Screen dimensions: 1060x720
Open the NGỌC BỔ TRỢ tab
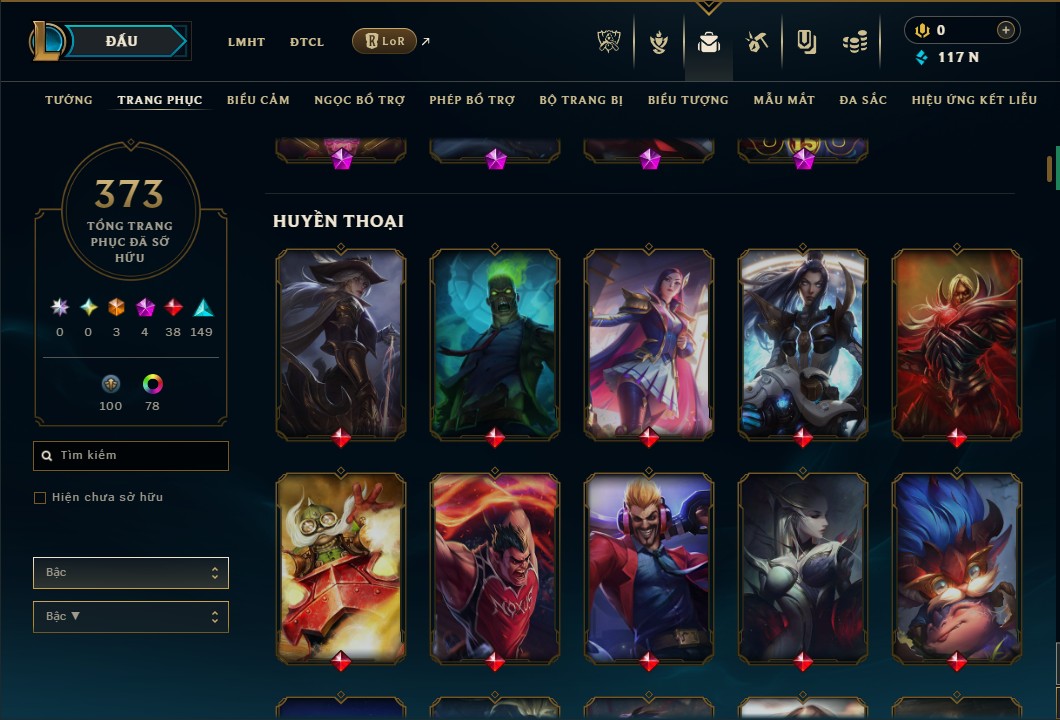point(359,100)
